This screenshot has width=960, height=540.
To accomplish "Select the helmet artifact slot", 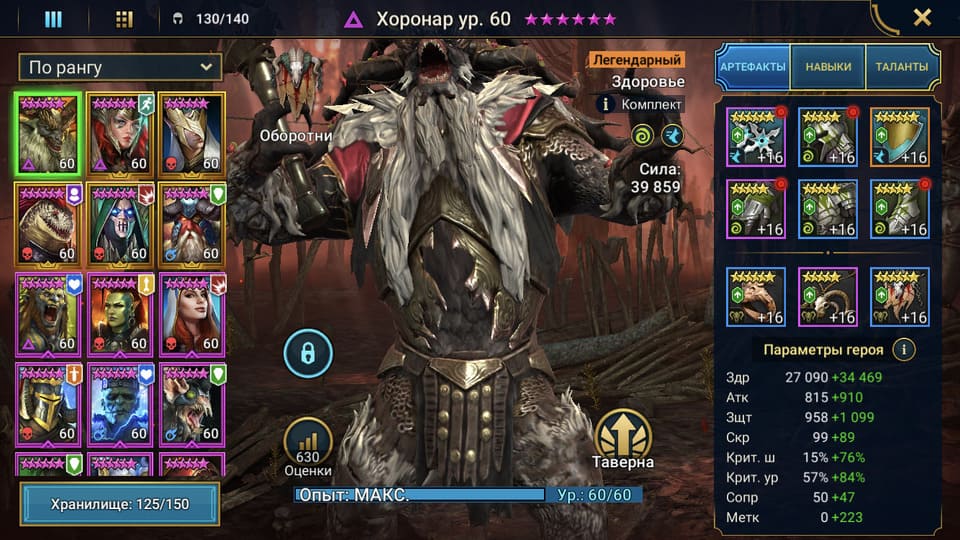I will click(828, 137).
